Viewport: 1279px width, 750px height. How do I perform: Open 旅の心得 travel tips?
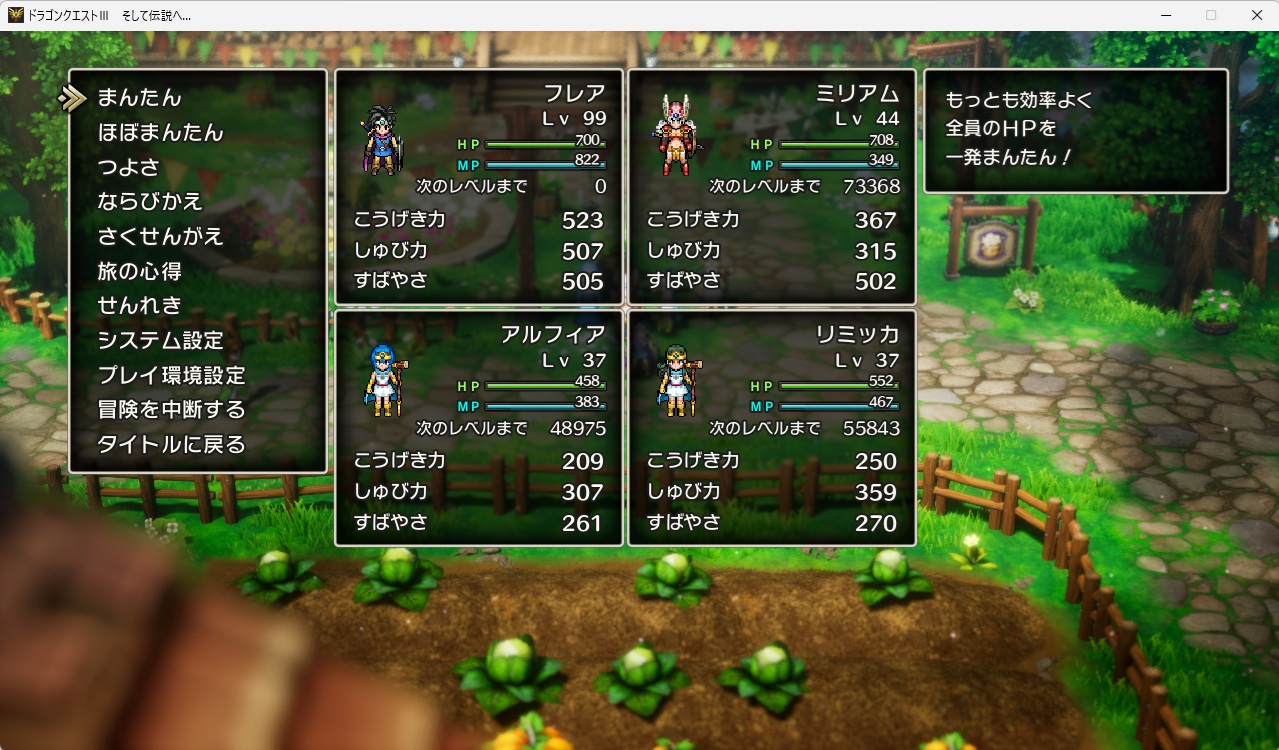139,271
